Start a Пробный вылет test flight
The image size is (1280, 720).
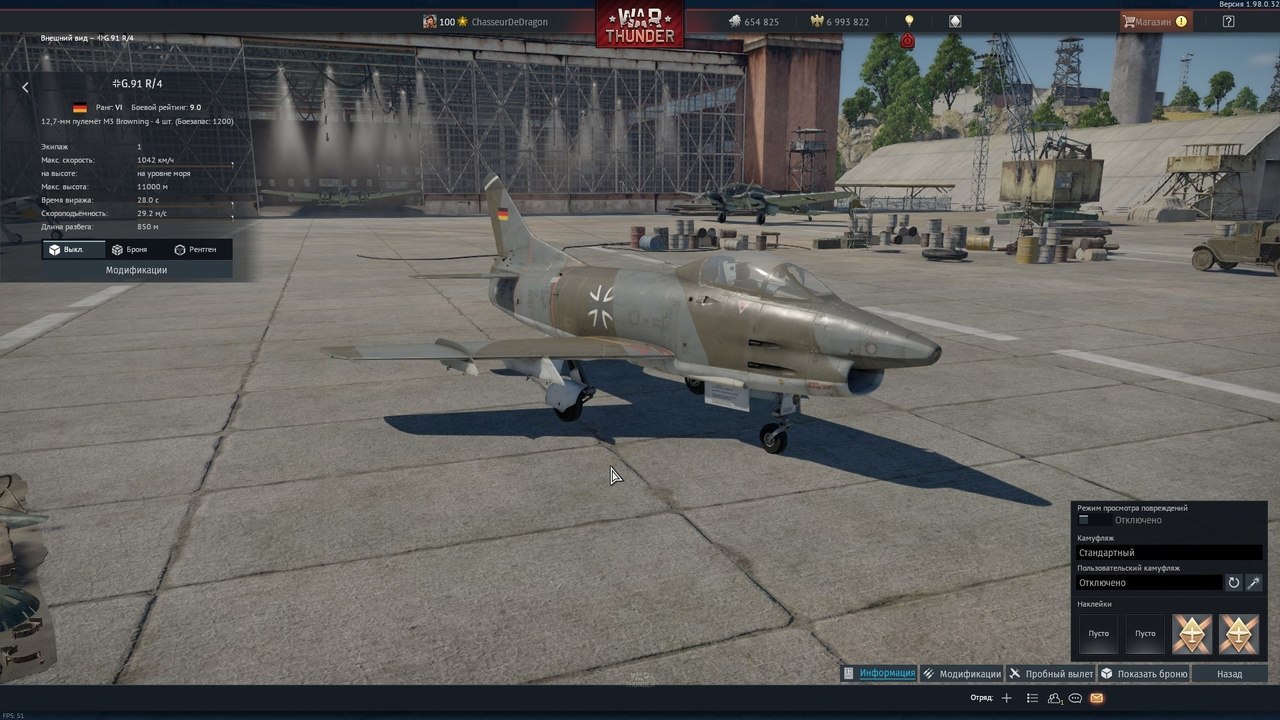(1051, 674)
